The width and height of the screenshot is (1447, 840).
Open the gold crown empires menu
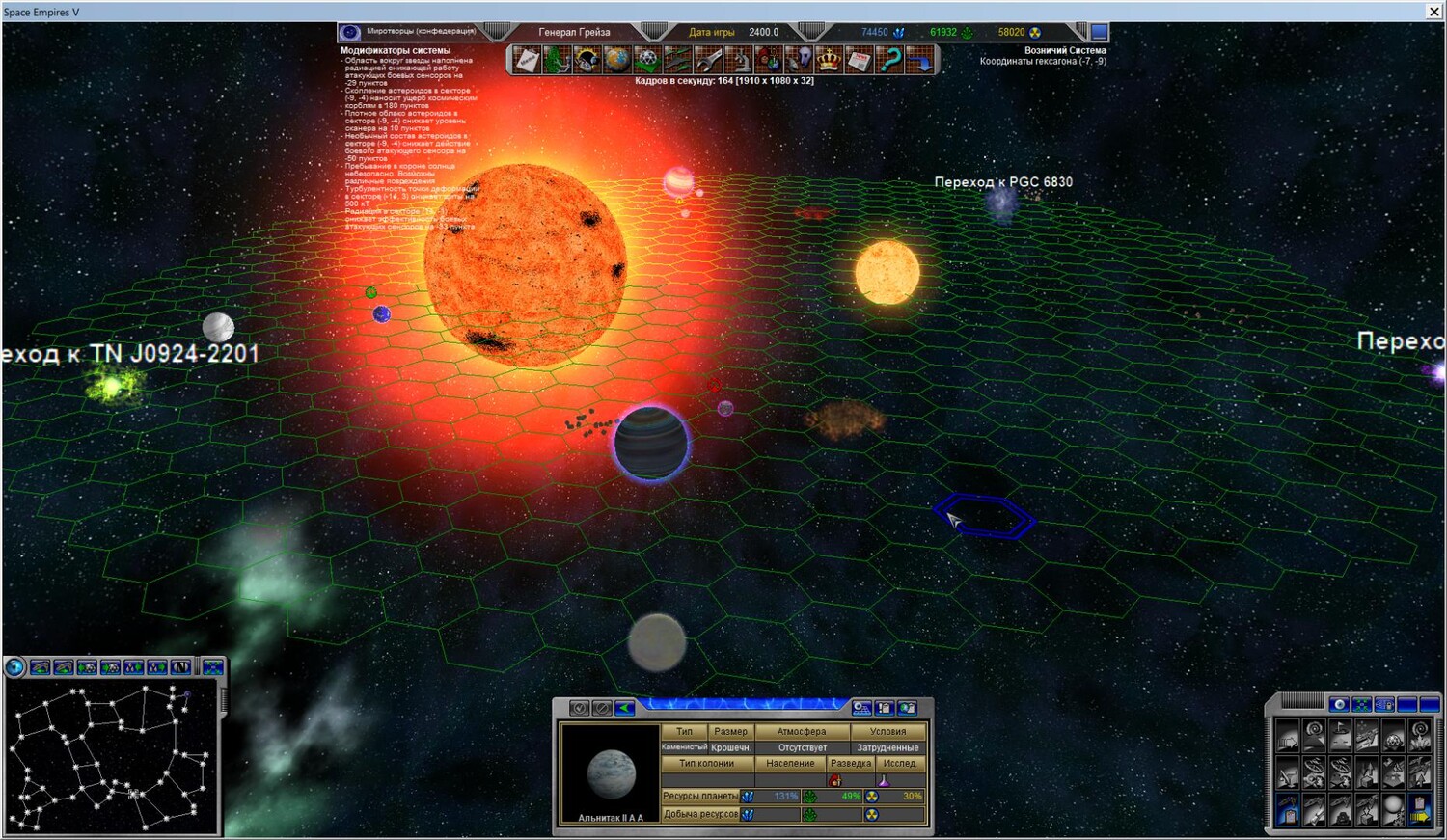(x=829, y=61)
